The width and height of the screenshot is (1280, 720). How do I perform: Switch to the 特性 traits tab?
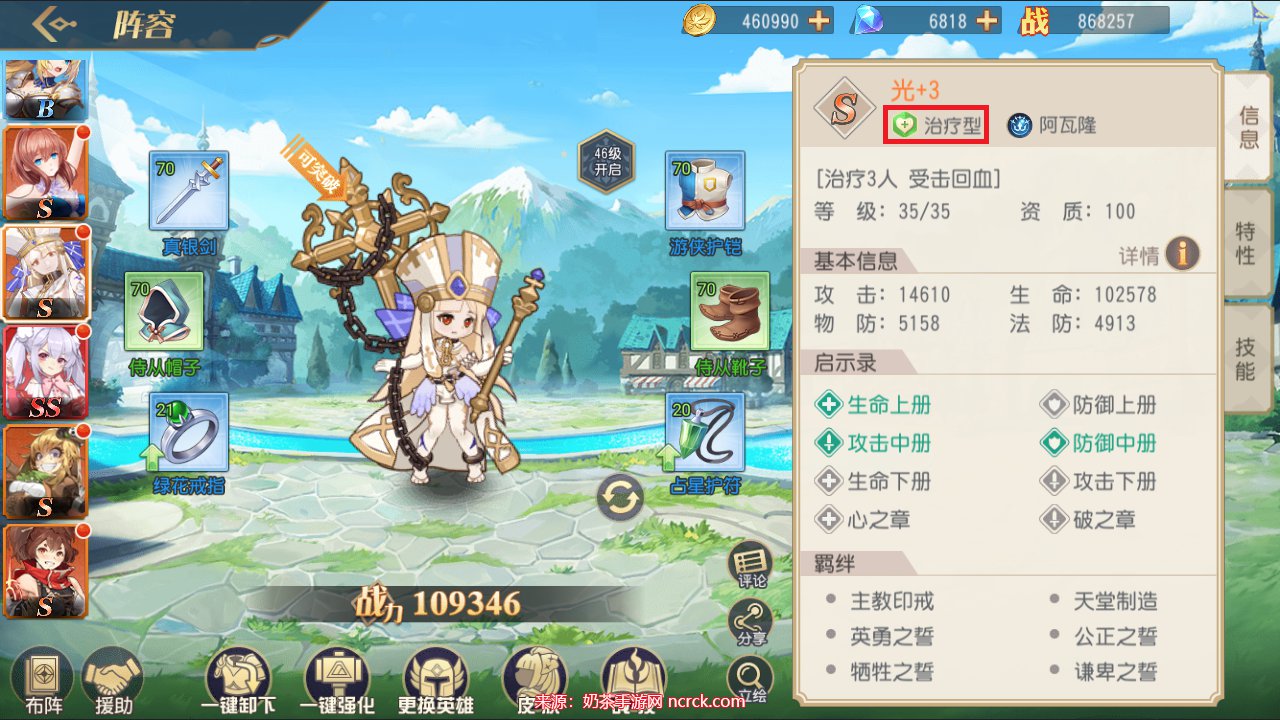point(1247,243)
